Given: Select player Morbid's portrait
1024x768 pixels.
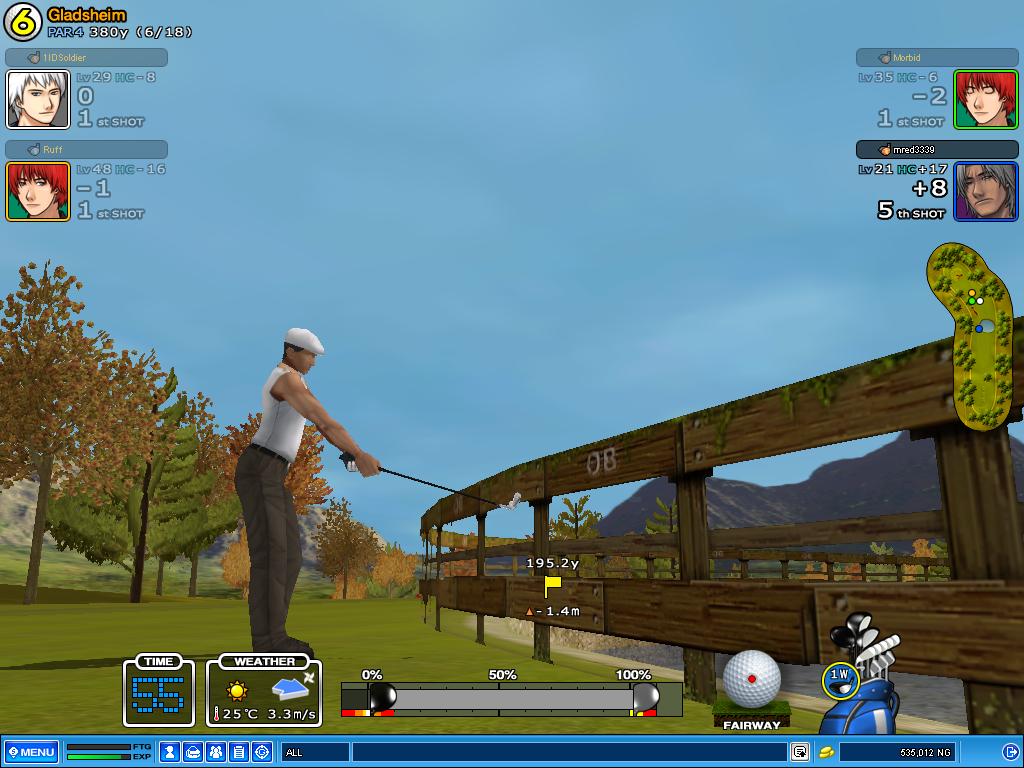Looking at the screenshot, I should pyautogui.click(x=985, y=99).
